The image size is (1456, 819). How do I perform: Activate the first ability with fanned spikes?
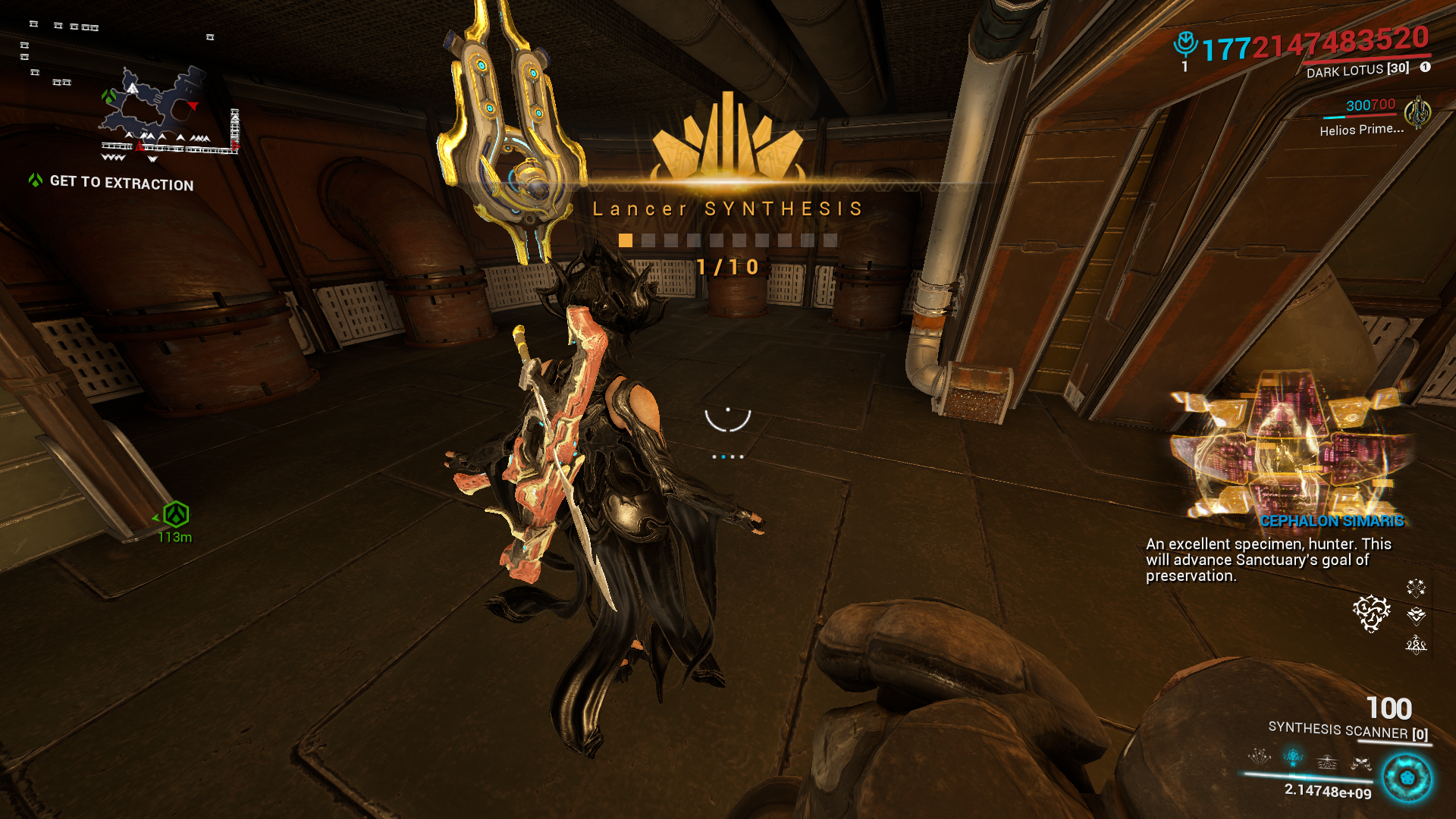[1260, 756]
